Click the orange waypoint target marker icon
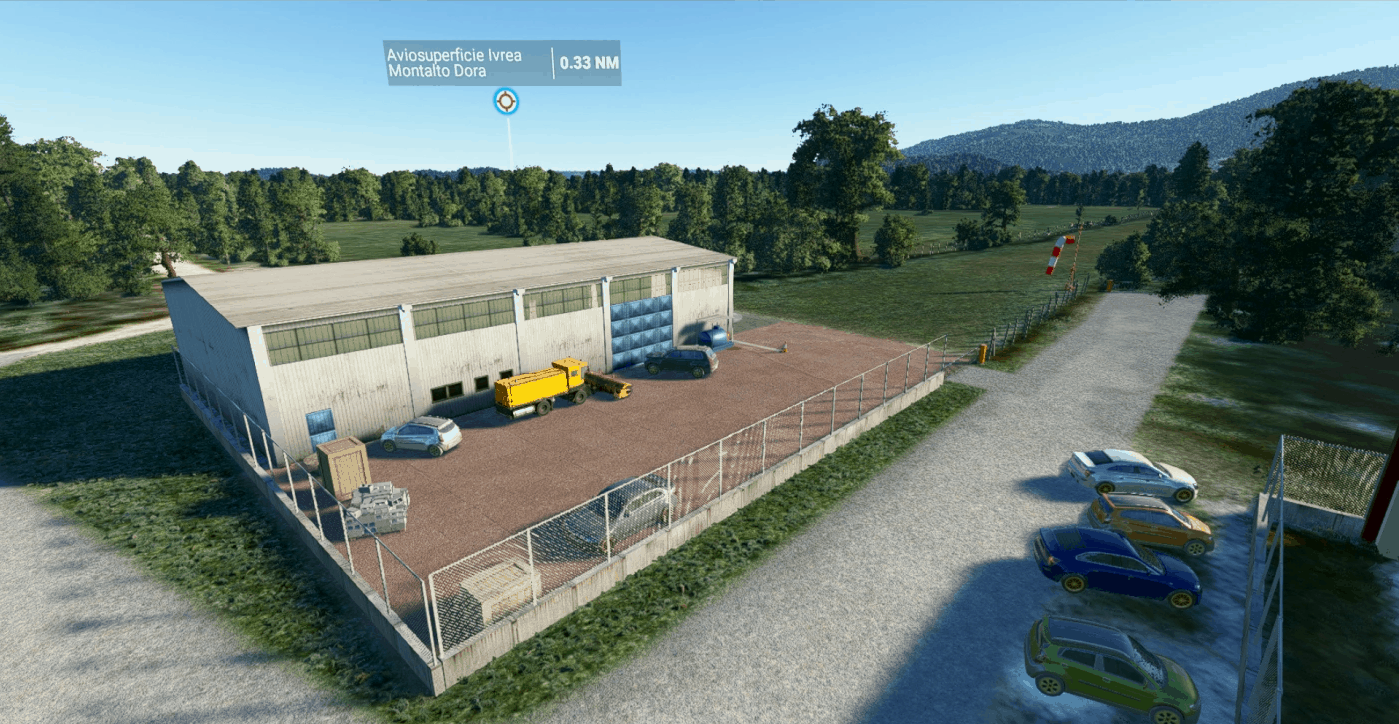Screen dimensions: 1399x724 [x=506, y=101]
